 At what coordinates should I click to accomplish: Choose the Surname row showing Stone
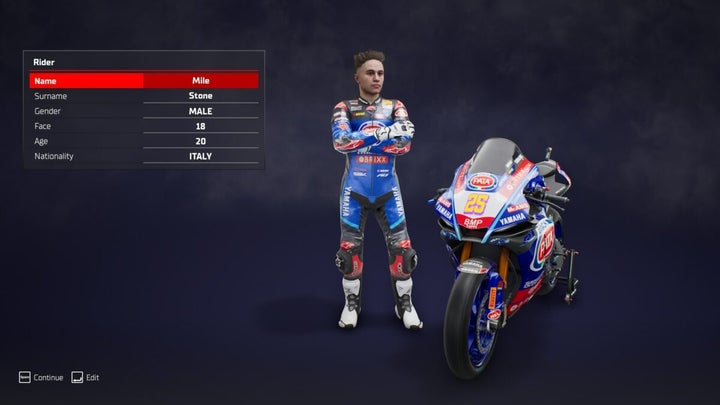[144, 96]
